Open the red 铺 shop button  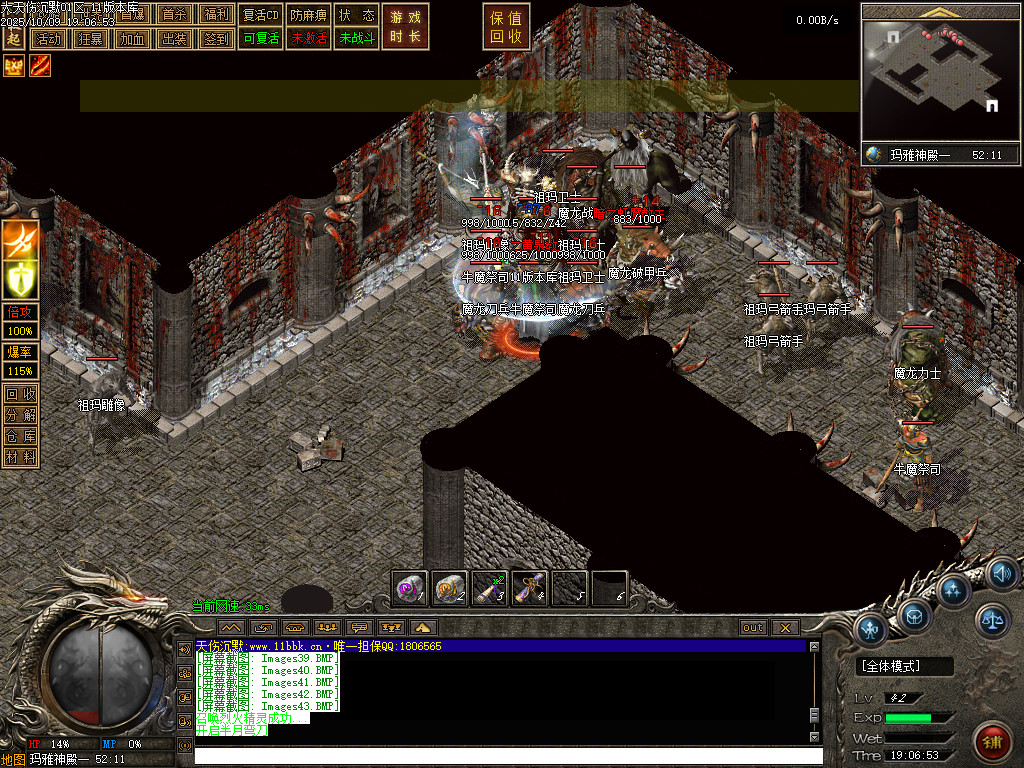tap(992, 742)
